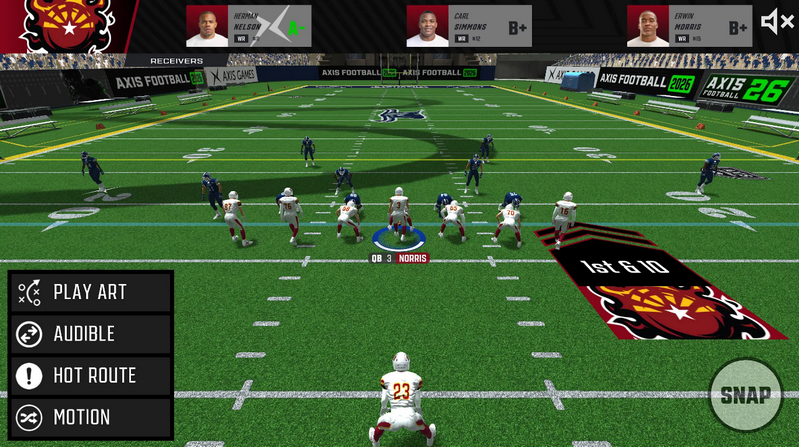Open the Play Art view

pos(90,292)
